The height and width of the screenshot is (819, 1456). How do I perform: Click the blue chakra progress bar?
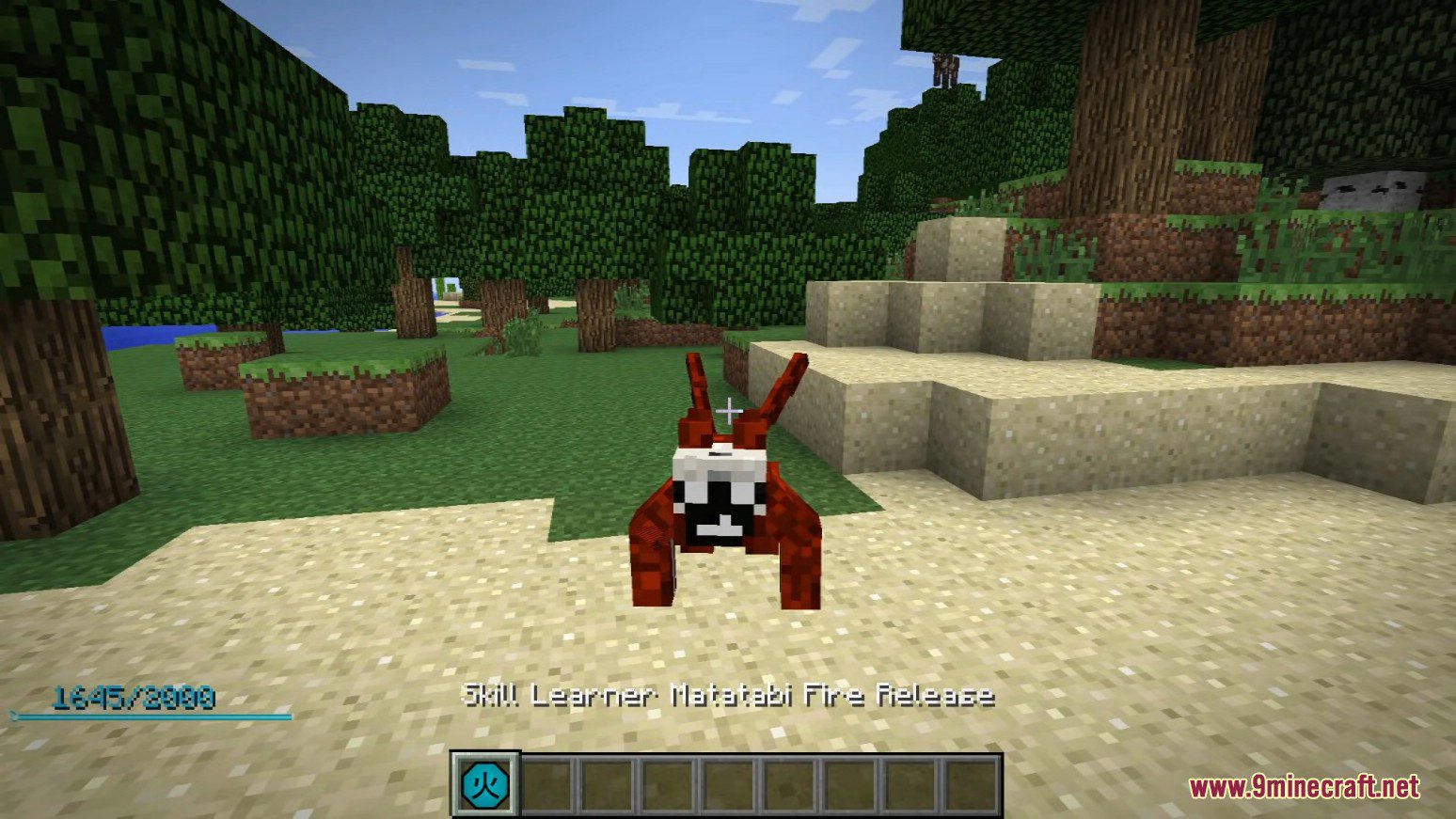[150, 717]
